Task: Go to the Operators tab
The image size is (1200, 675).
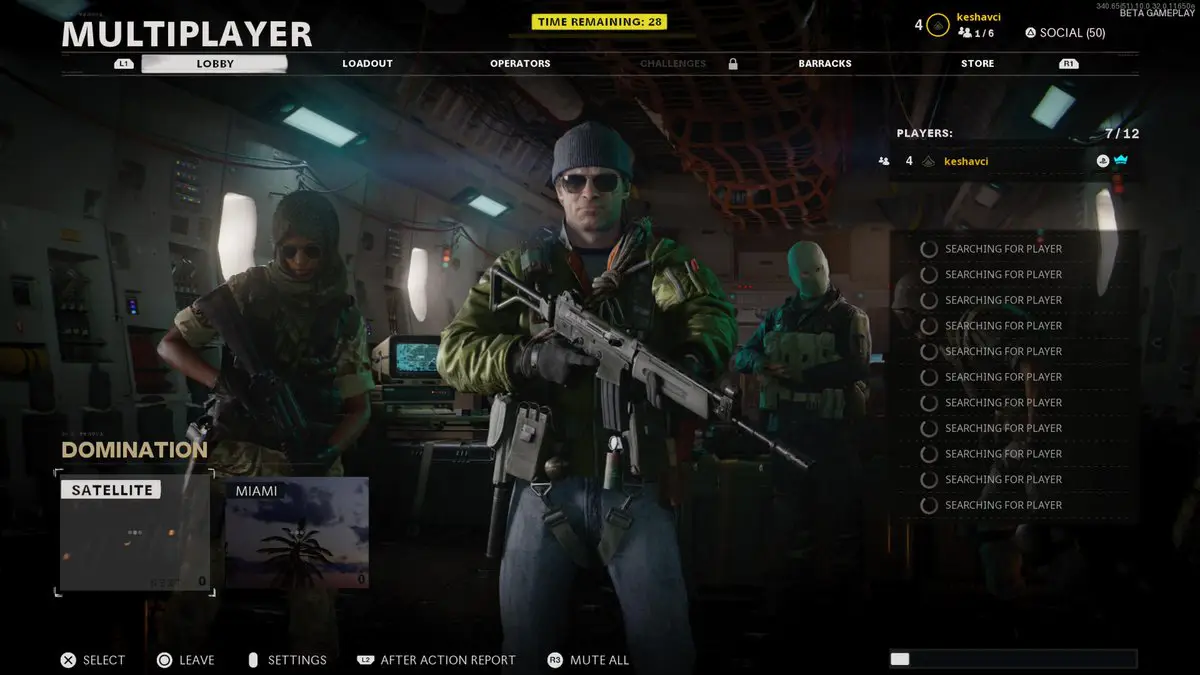Action: [x=520, y=64]
